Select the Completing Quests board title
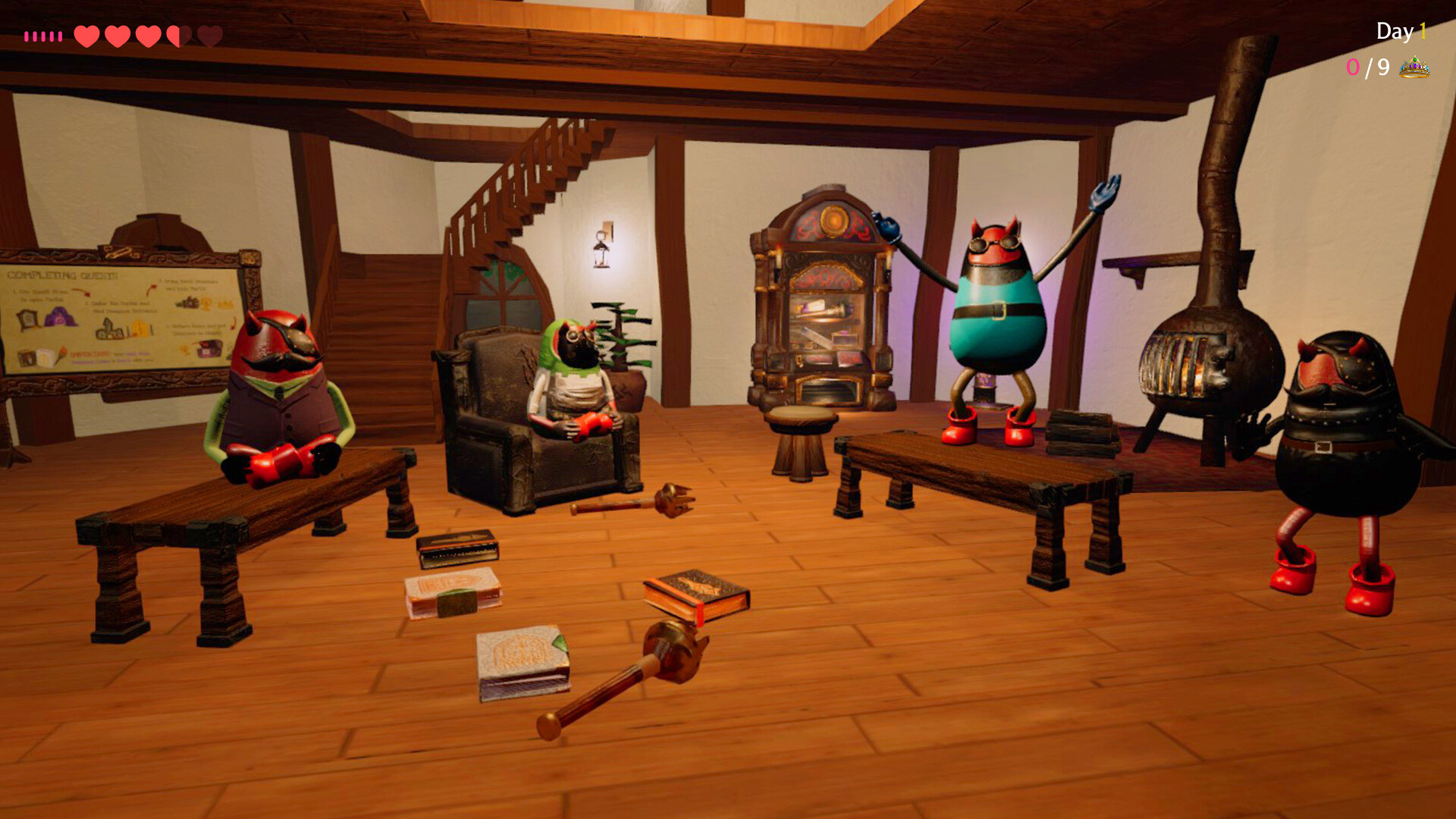This screenshot has height=819, width=1456. pos(61,275)
